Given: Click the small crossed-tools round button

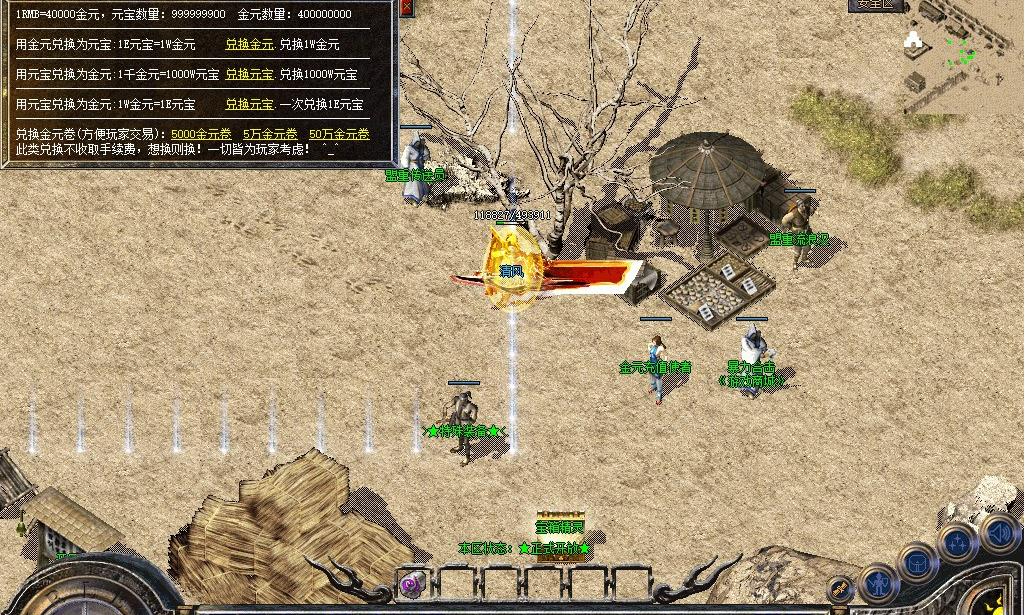Looking at the screenshot, I should pos(840,589).
